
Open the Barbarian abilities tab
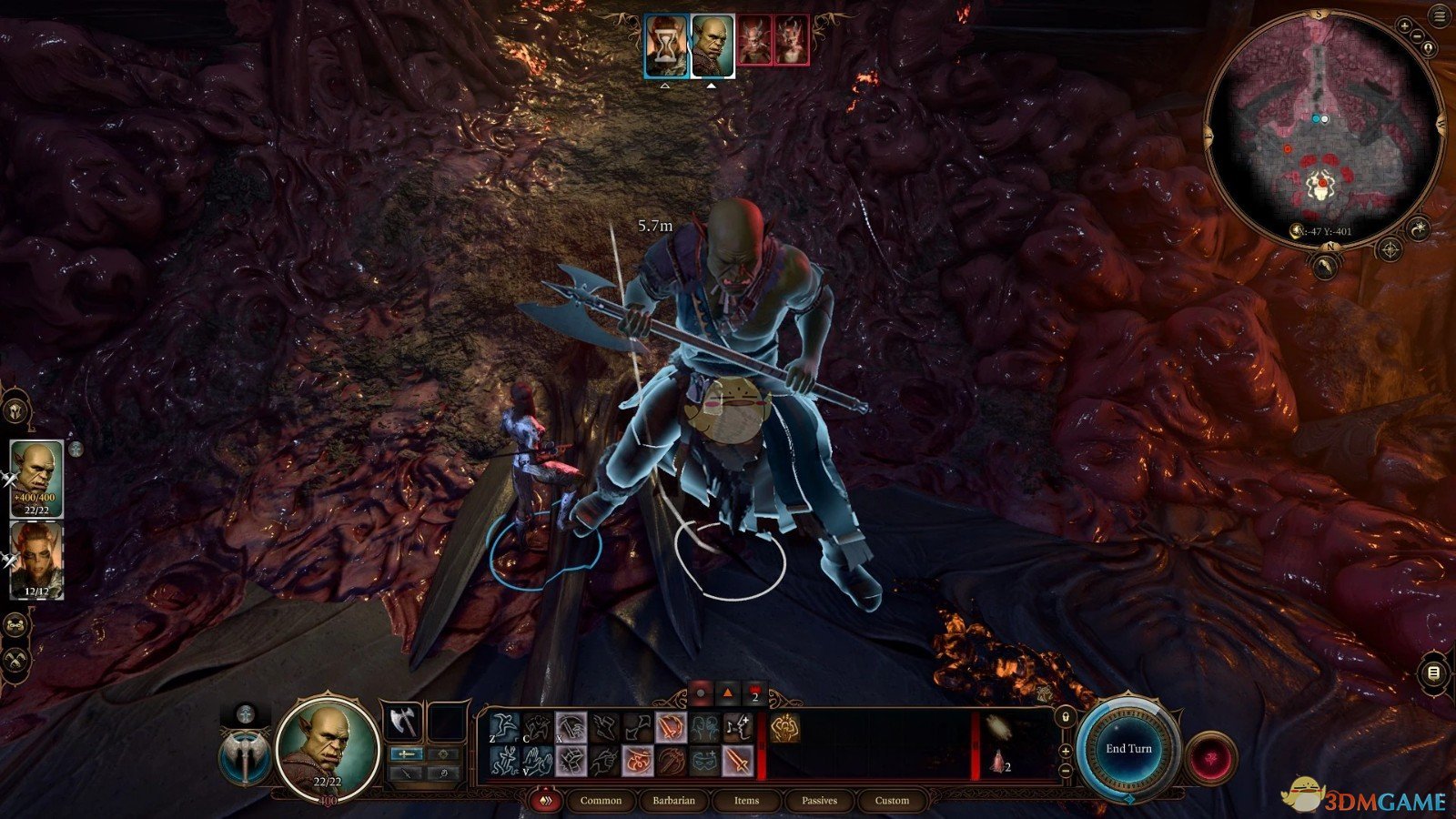(673, 801)
